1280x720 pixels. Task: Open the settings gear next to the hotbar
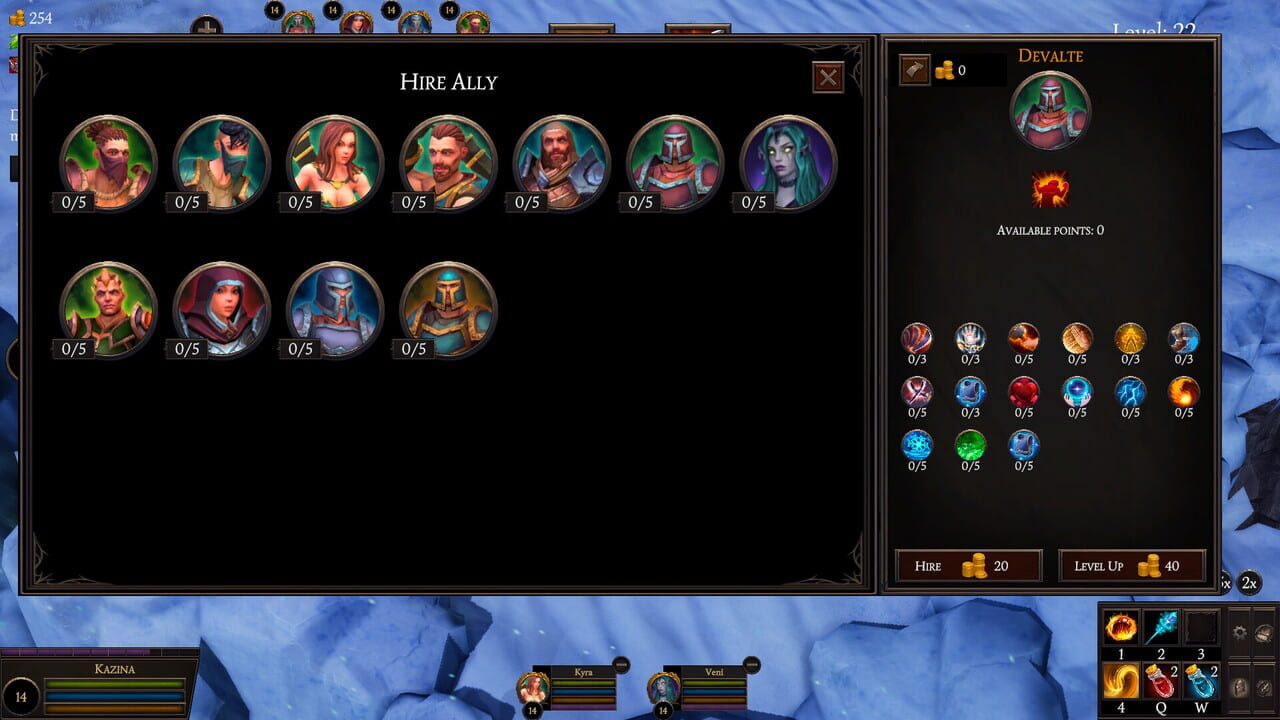1240,632
